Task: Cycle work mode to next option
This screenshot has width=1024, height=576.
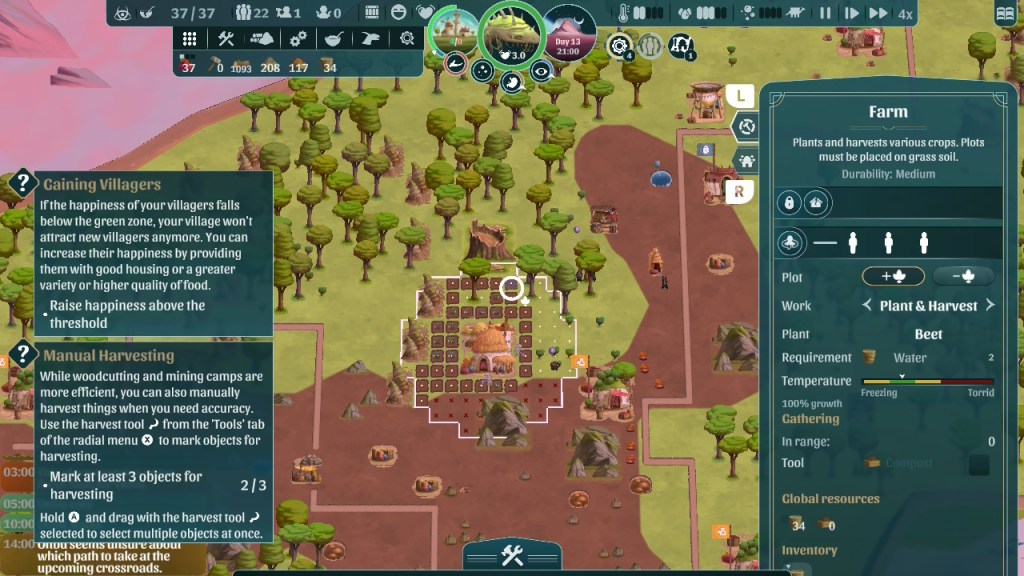Action: 990,305
